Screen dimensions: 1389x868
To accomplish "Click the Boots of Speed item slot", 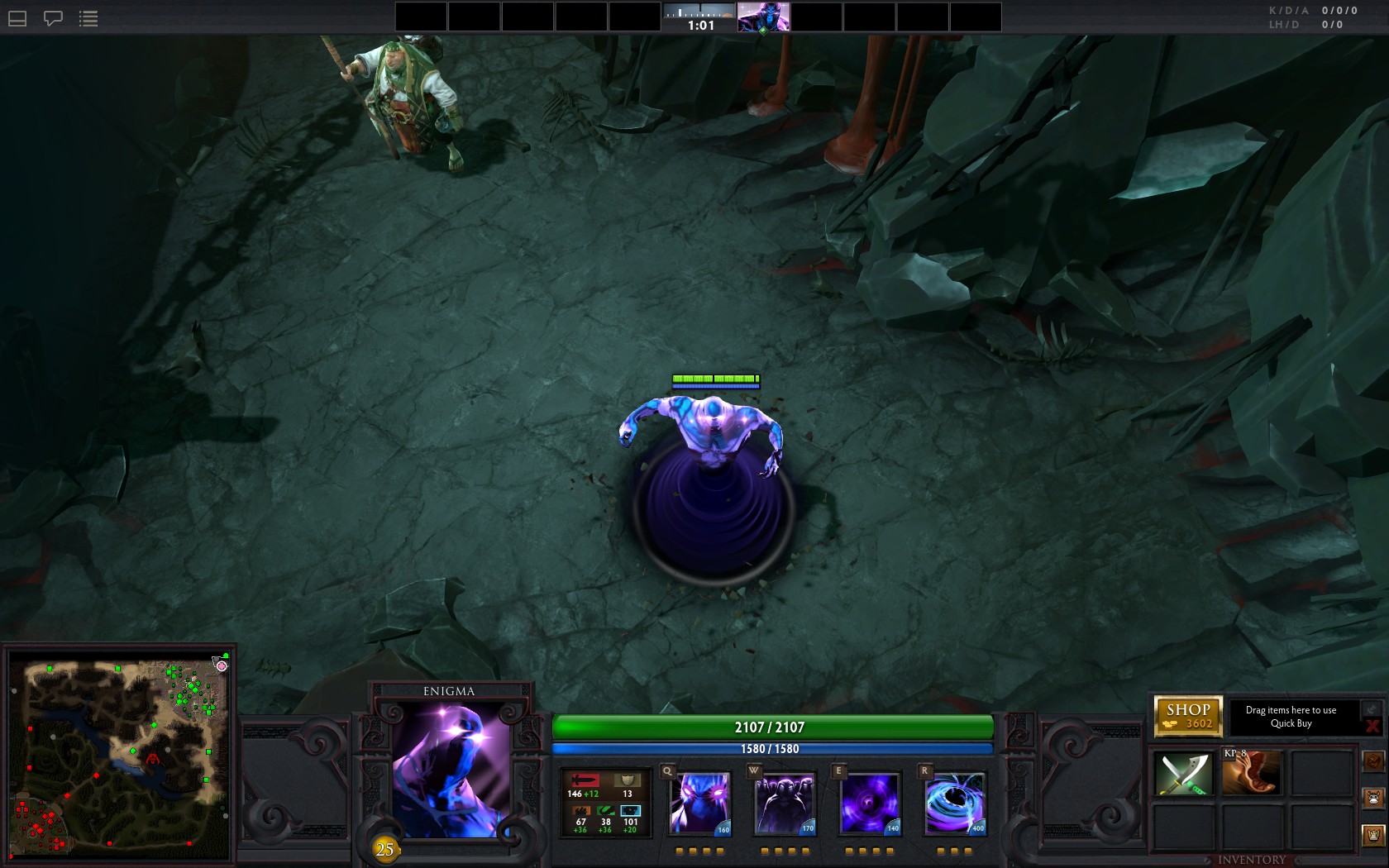I will click(x=1250, y=772).
